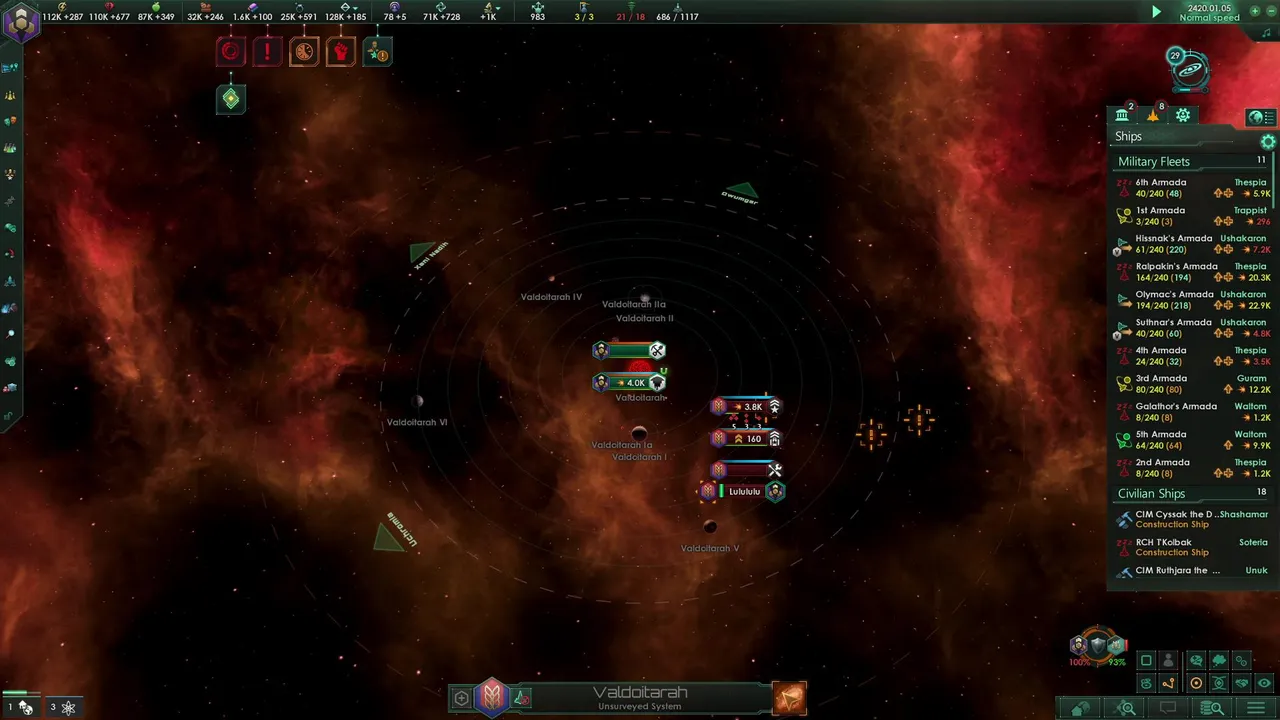
Task: Increase game speed with the plus button
Action: click(1255, 11)
